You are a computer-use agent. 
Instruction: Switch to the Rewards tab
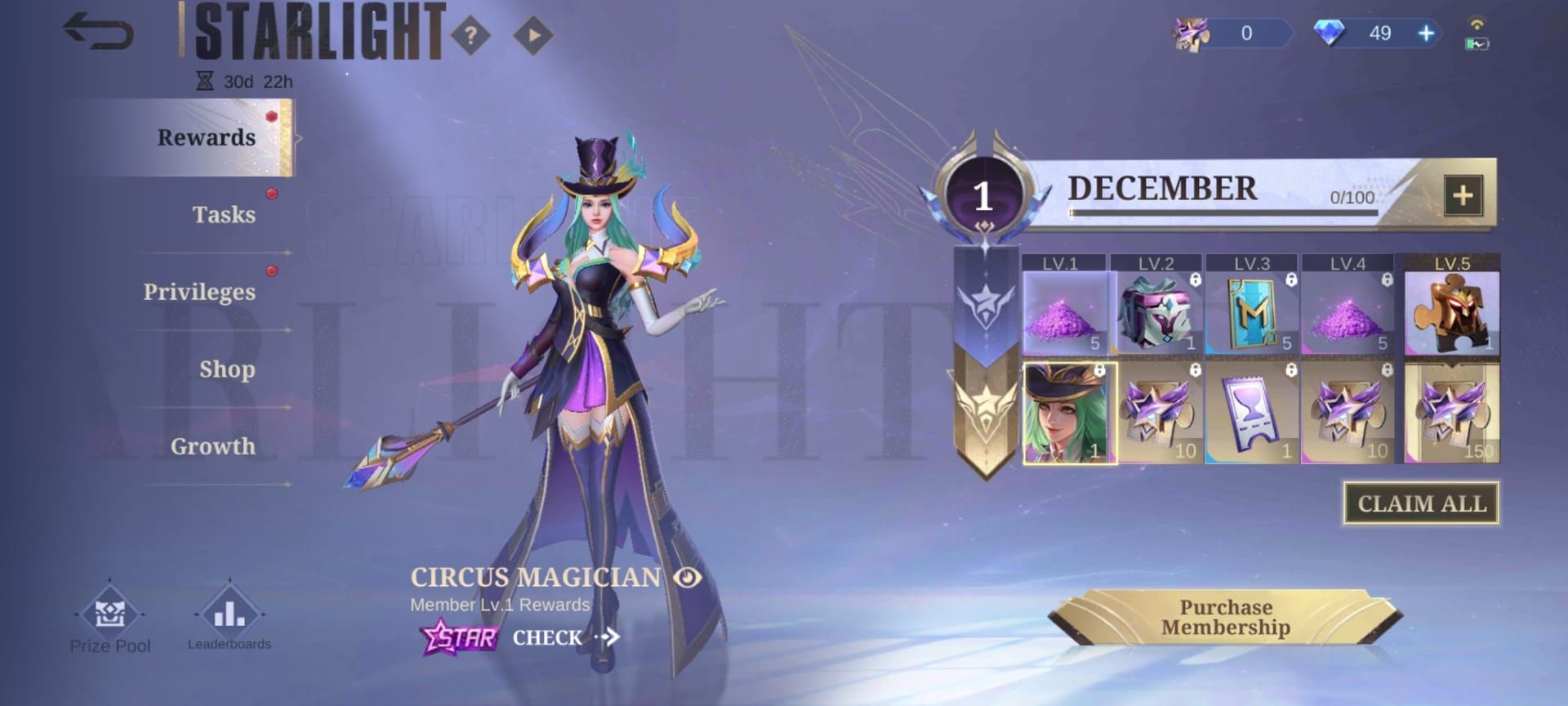point(206,137)
